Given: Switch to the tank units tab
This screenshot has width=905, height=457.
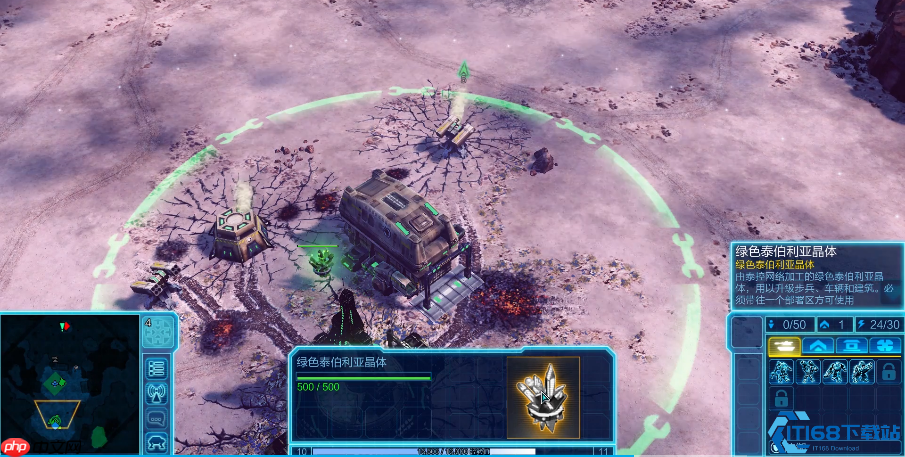Looking at the screenshot, I should click(x=780, y=345).
